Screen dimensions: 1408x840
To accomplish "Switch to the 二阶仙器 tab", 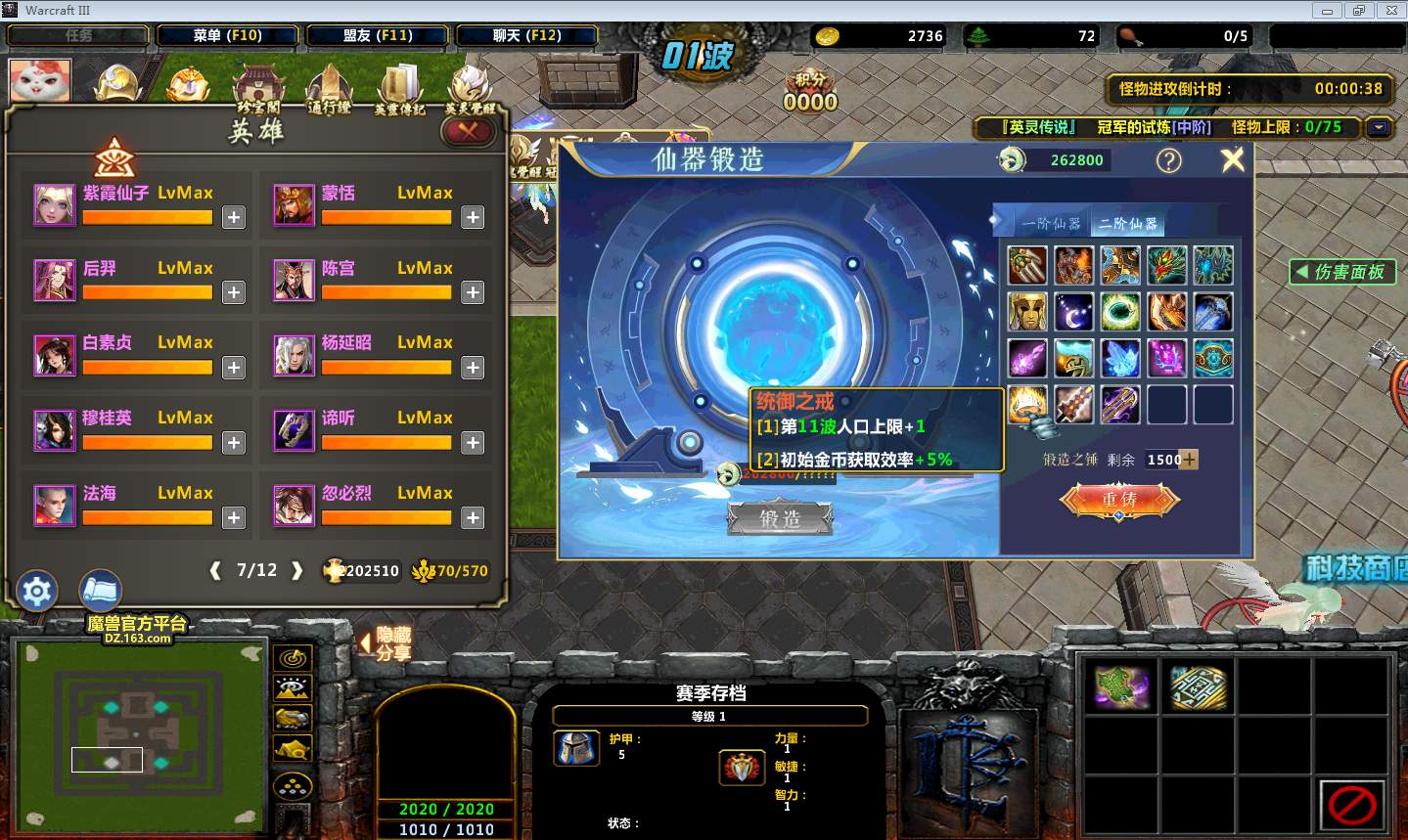I will [1127, 224].
